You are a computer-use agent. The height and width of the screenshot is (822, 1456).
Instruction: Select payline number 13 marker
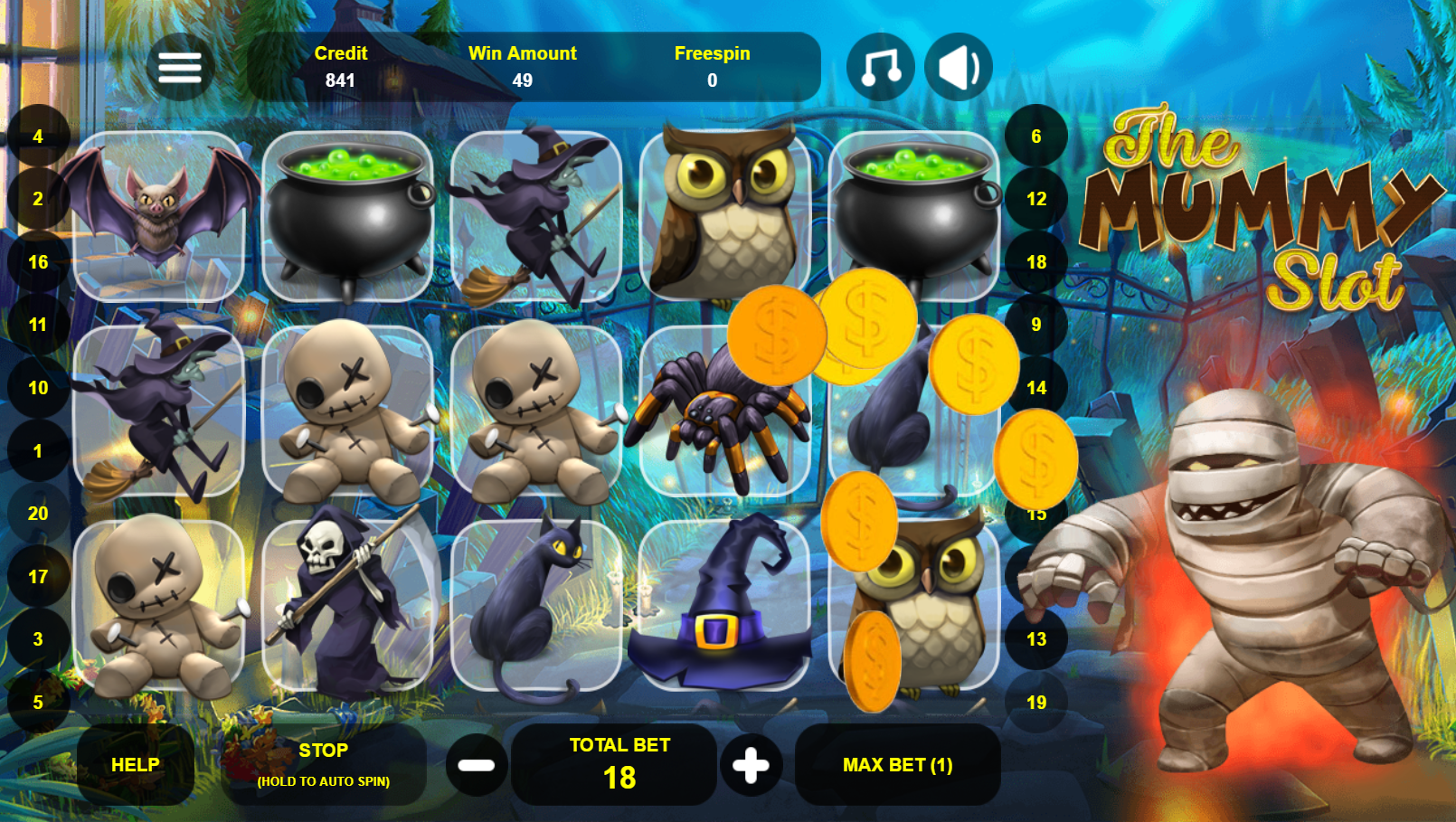tap(1036, 639)
